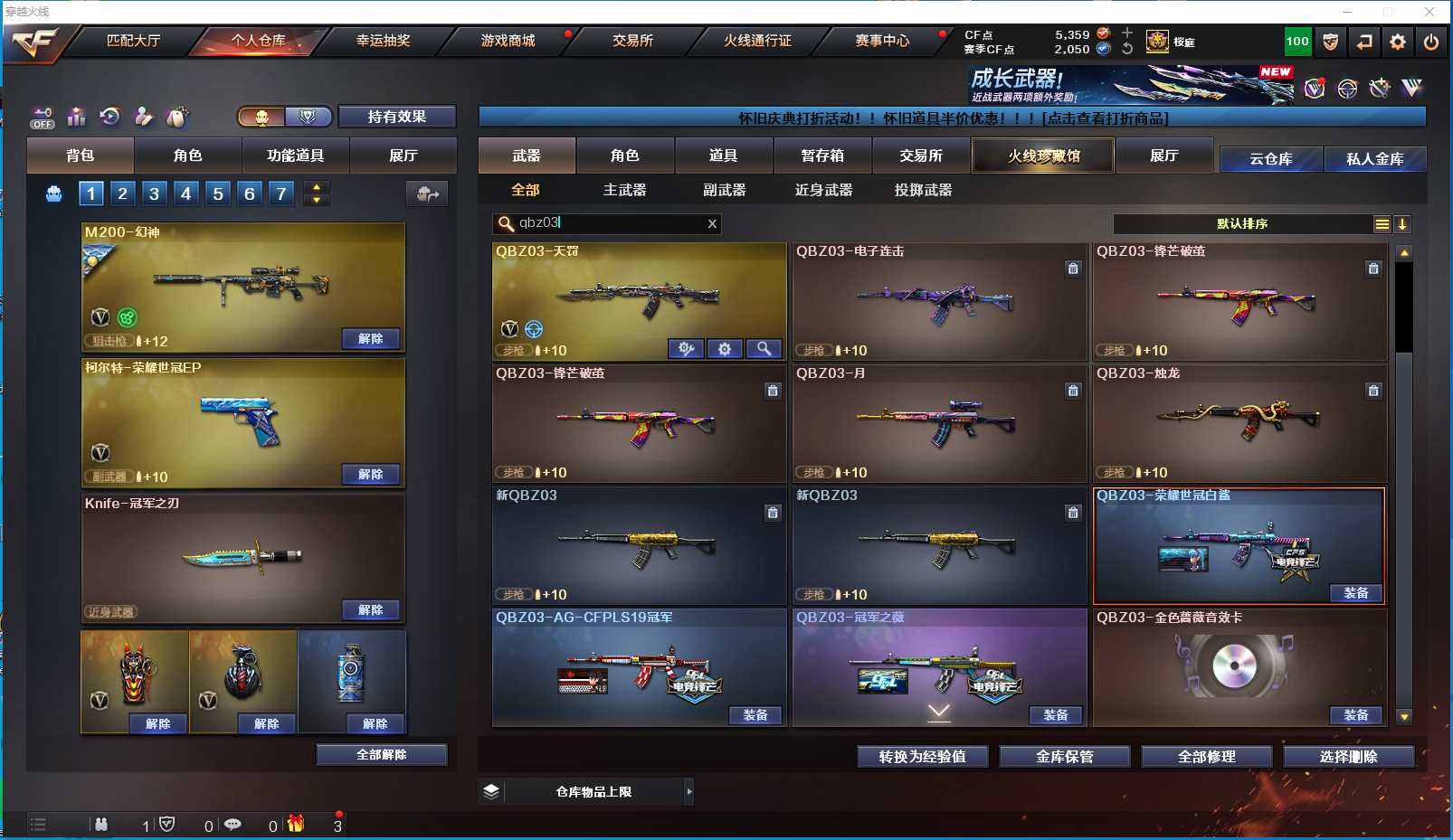Go to 游戏商城 shop
Screen dimensions: 1453x840
coord(508,41)
